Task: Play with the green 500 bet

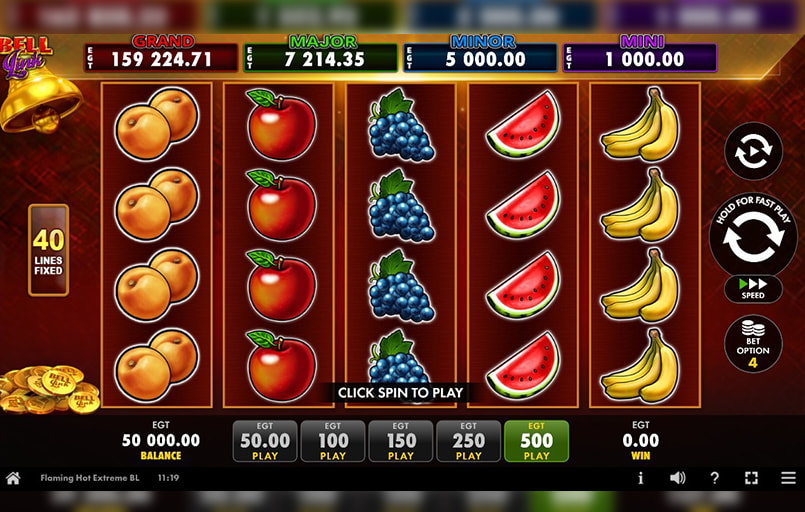Action: point(537,441)
